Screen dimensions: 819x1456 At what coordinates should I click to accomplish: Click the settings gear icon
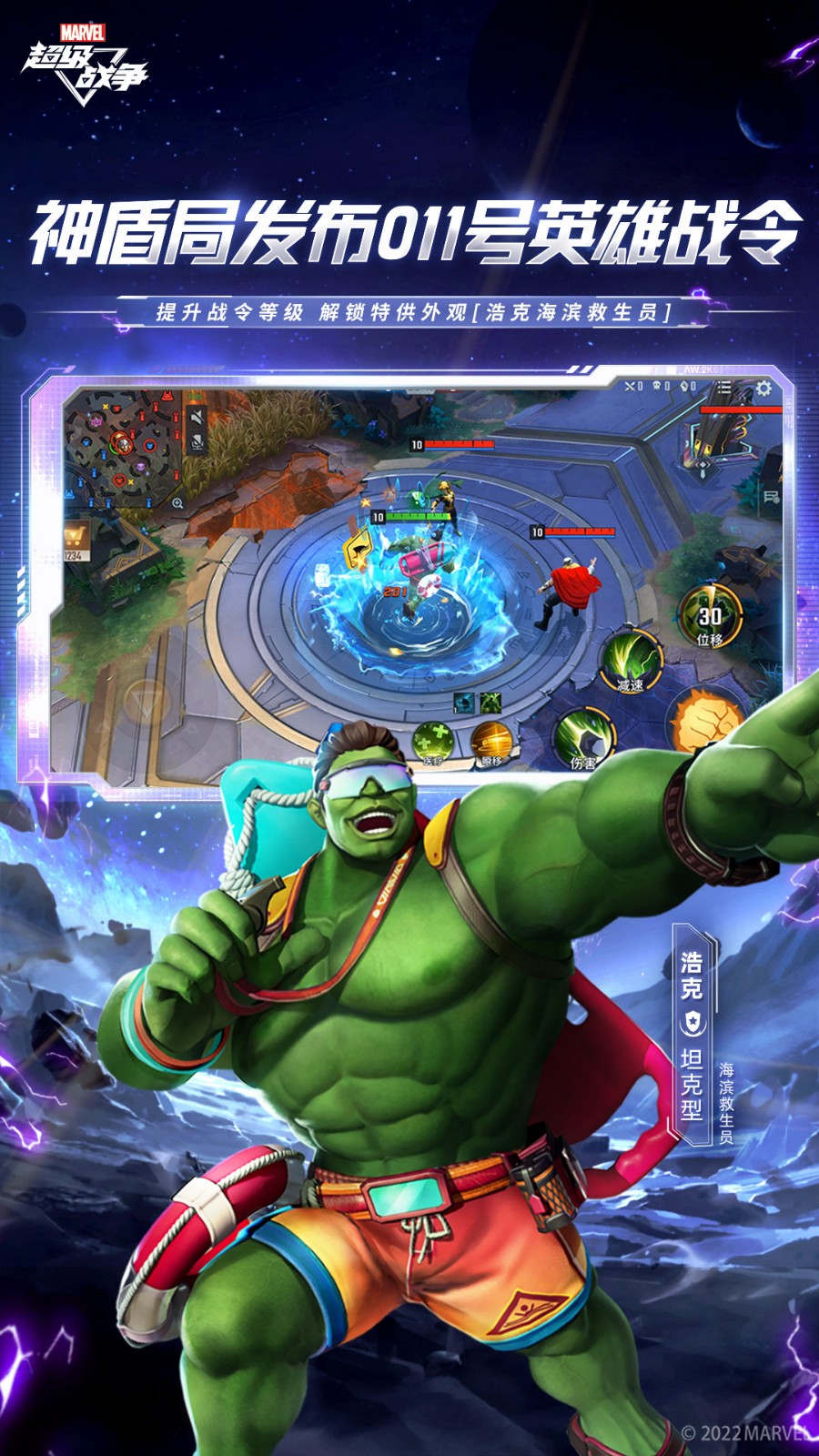click(763, 389)
